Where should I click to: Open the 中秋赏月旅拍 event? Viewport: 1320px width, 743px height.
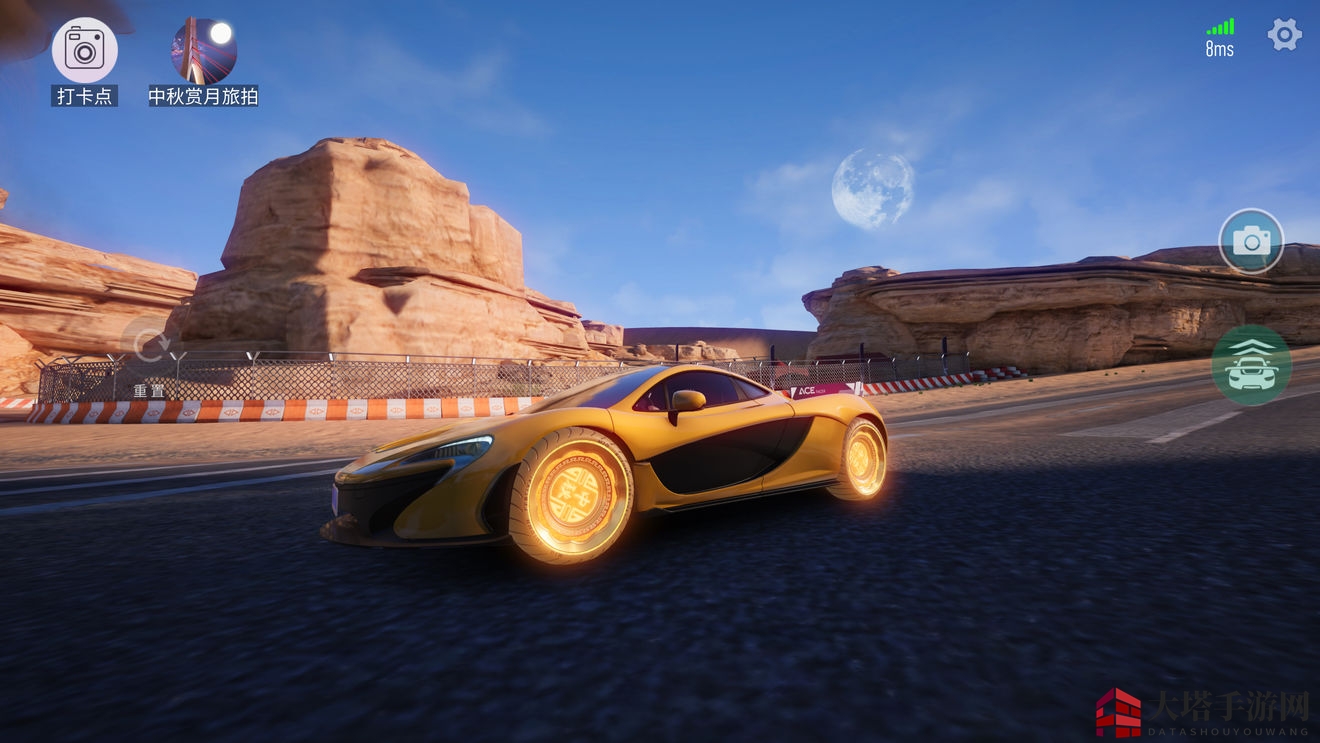[204, 50]
